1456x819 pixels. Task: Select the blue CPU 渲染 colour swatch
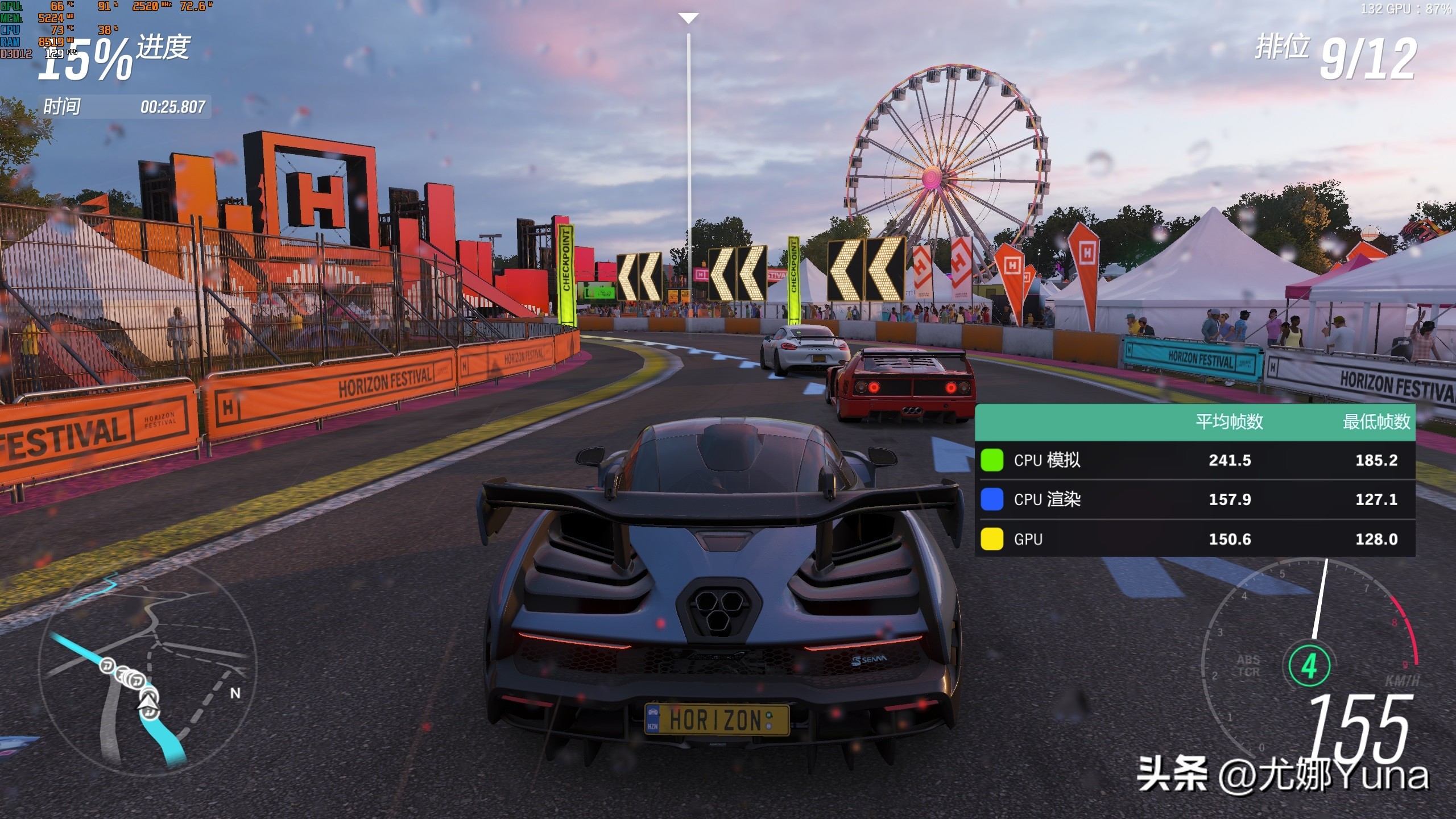[992, 499]
